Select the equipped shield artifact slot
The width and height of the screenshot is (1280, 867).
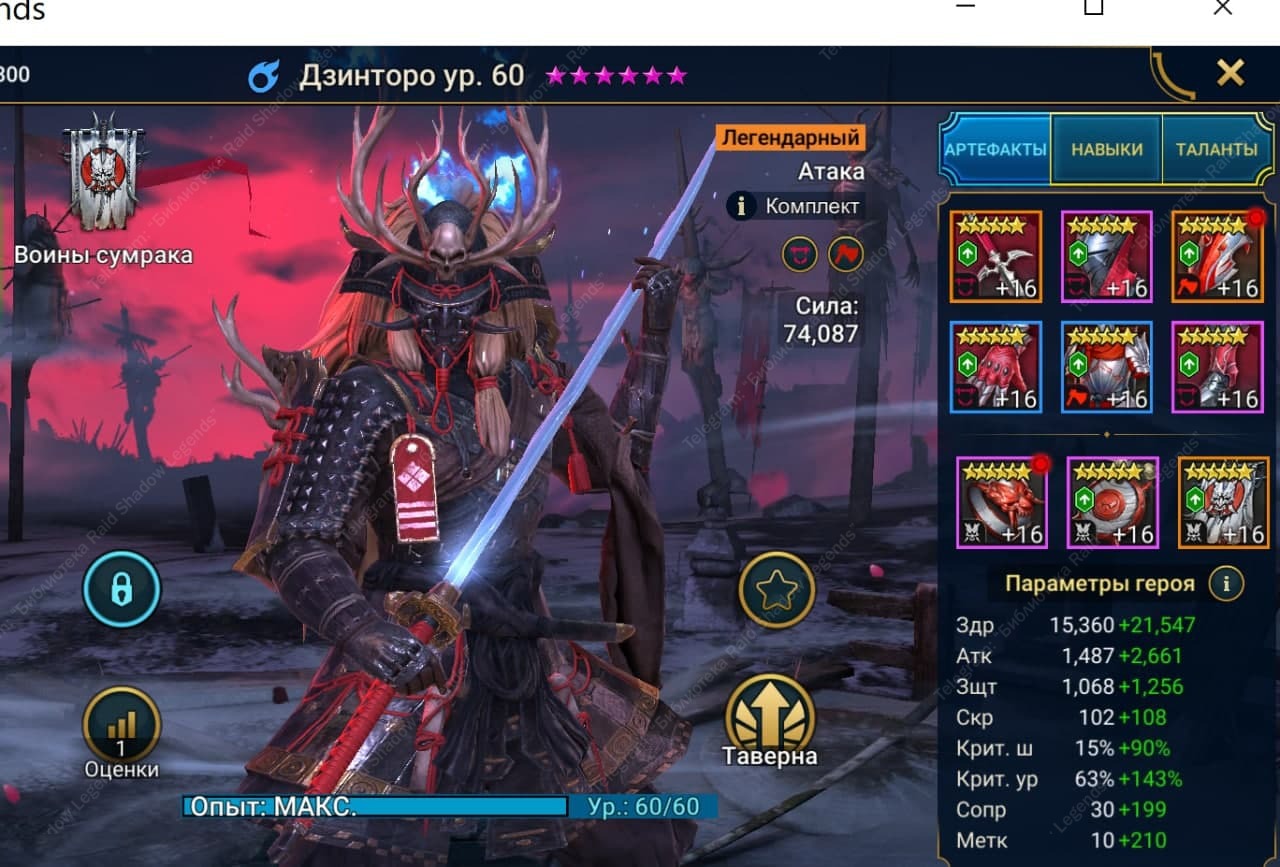(1217, 256)
